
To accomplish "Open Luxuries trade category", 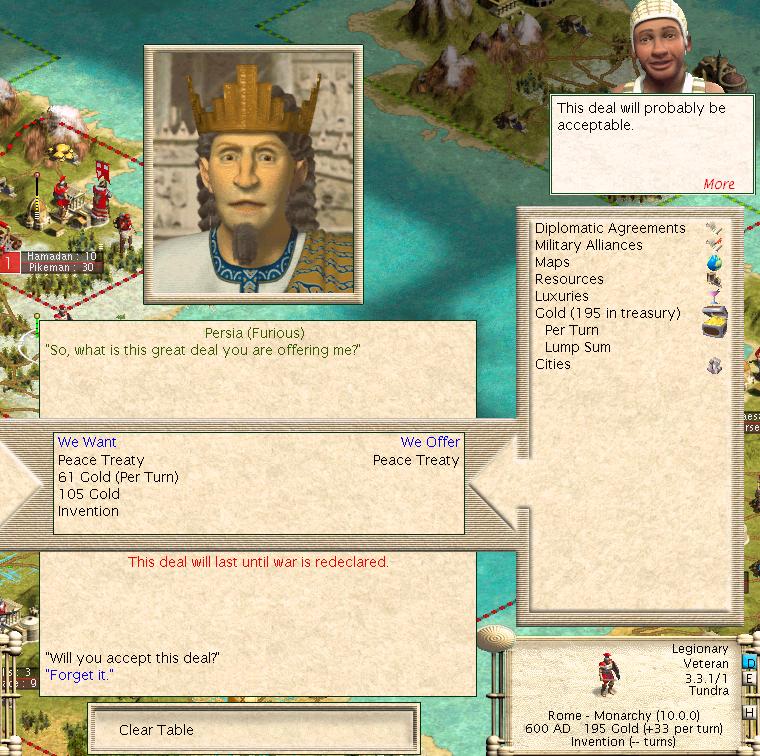I will pos(562,296).
